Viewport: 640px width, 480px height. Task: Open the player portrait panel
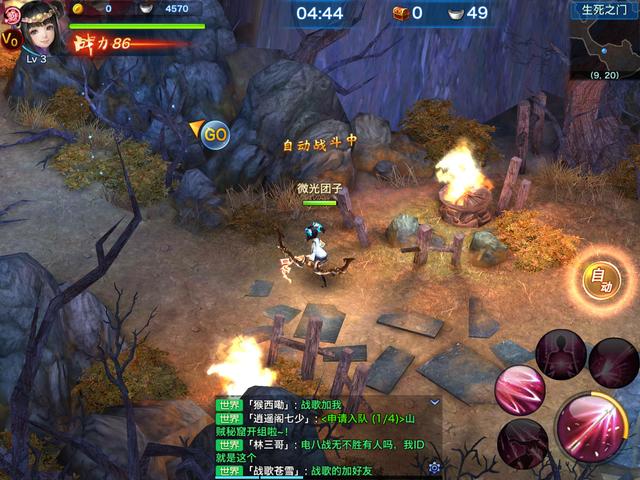40,30
